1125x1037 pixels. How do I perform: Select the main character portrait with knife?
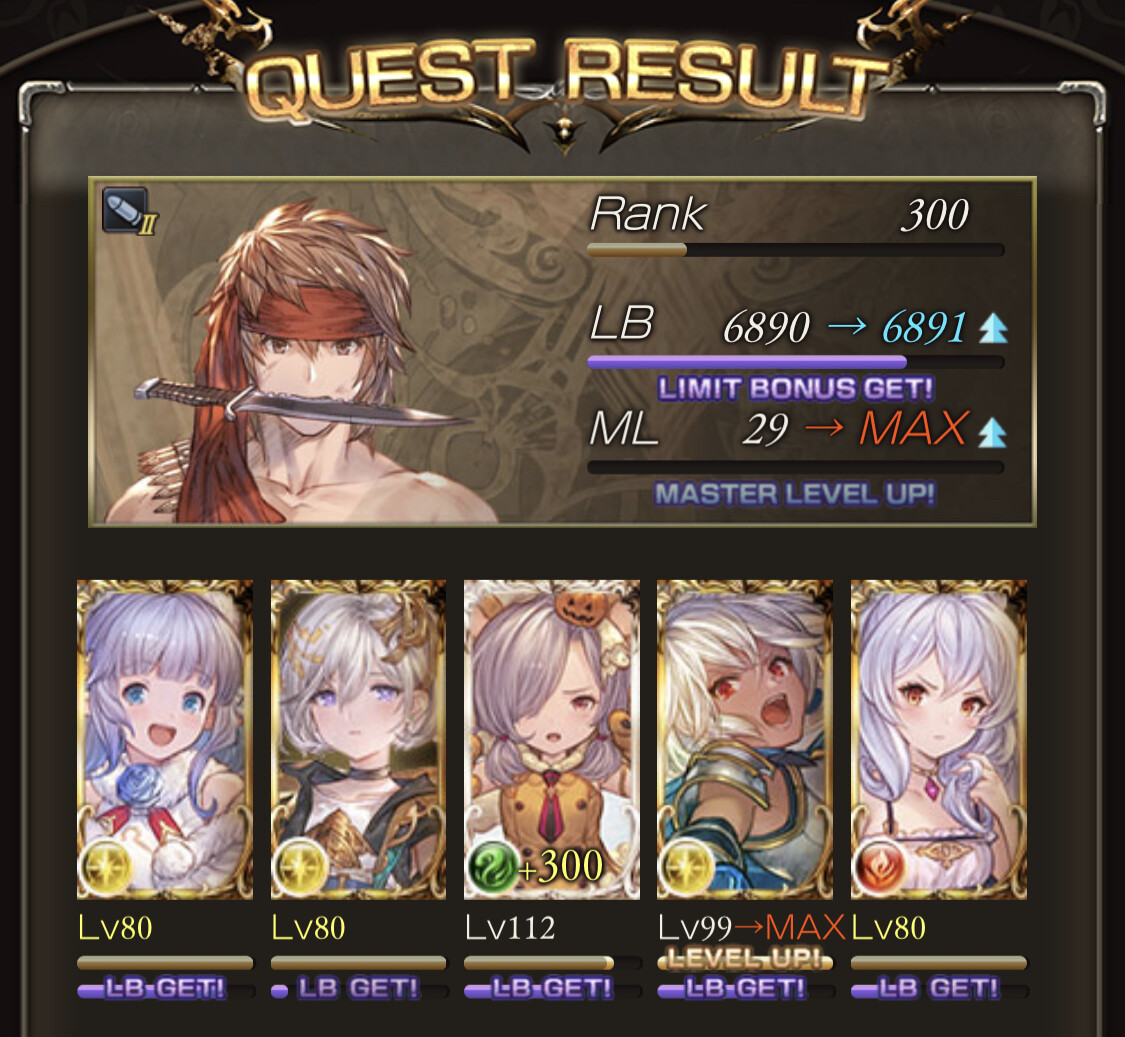click(300, 360)
